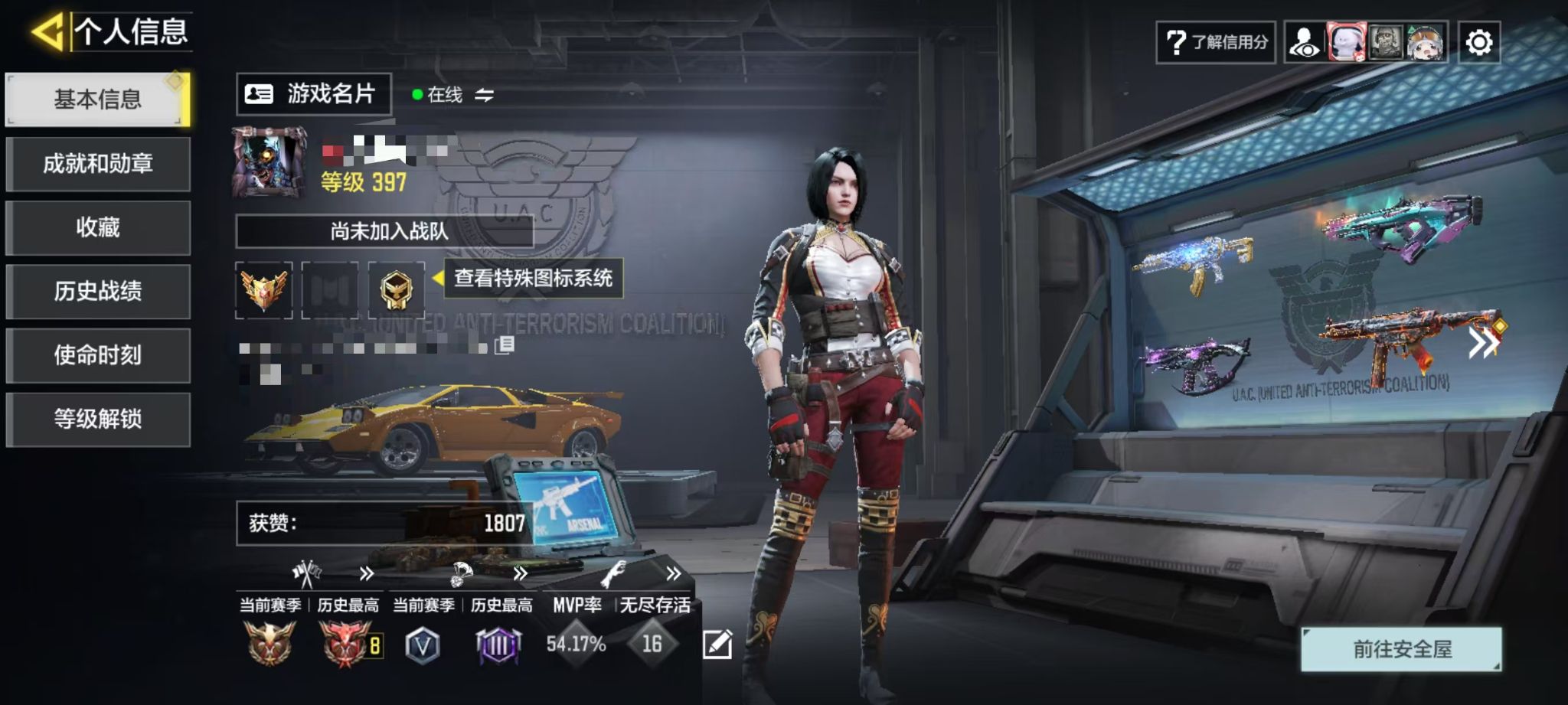View 查看特殊图标系统 tooltip button
The width and height of the screenshot is (1568, 705).
(x=533, y=278)
